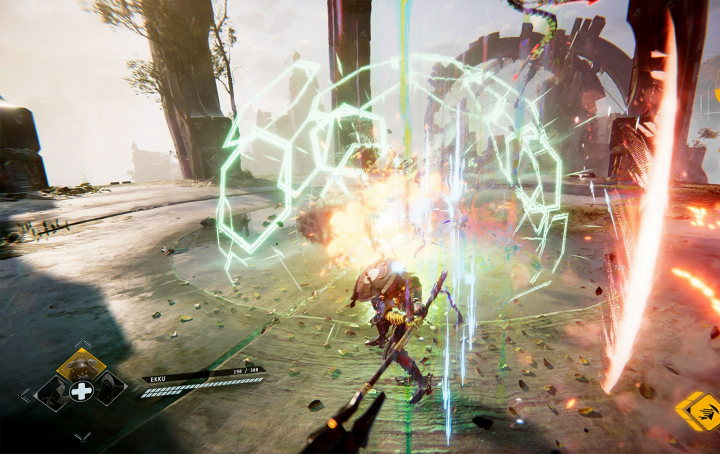
Task: Activate the yellow diamond ability icon
Action: click(x=696, y=410)
